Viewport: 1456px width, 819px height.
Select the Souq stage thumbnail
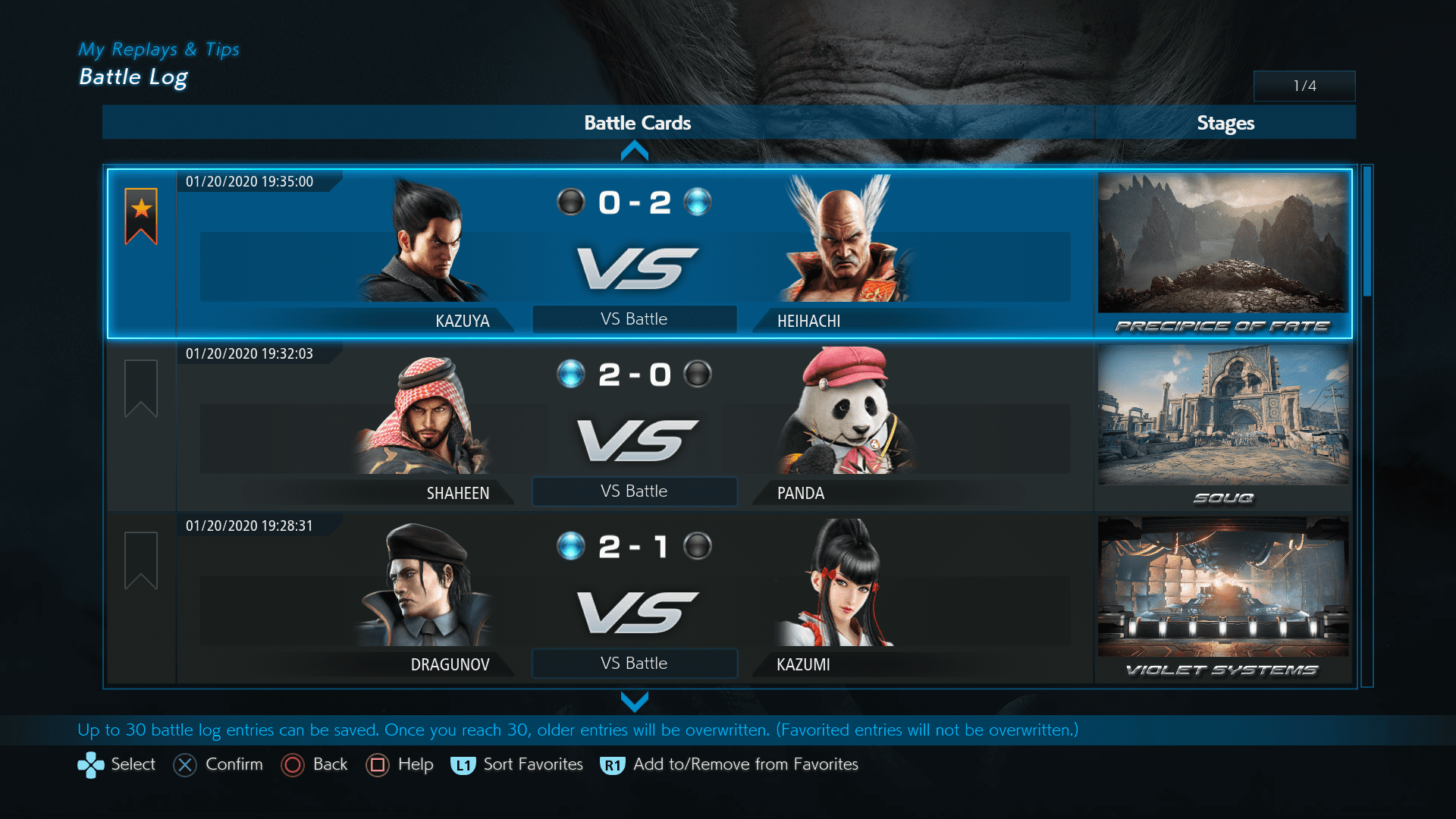click(x=1223, y=415)
